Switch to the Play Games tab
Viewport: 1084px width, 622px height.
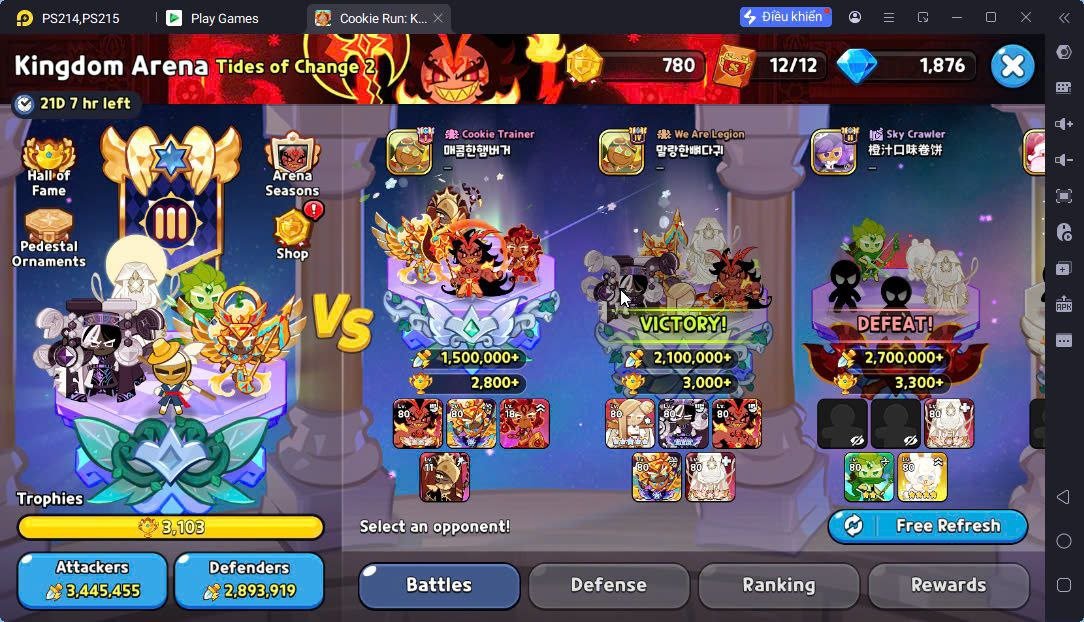(224, 18)
